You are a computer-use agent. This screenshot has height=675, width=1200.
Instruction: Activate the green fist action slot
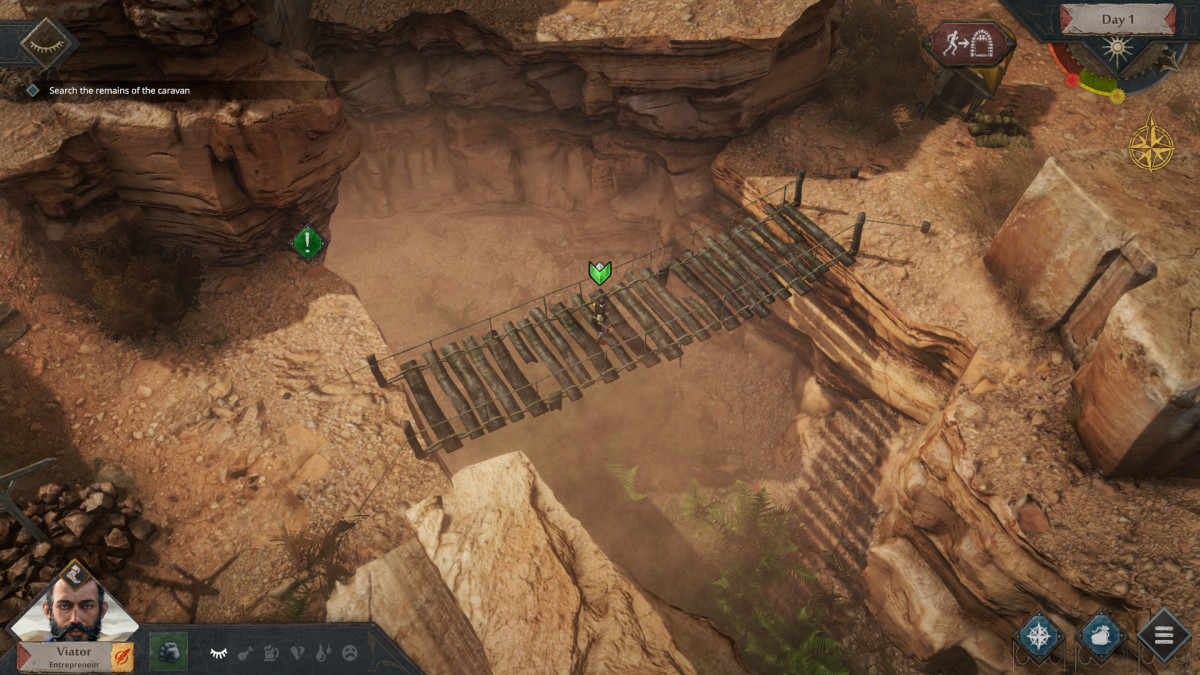168,652
